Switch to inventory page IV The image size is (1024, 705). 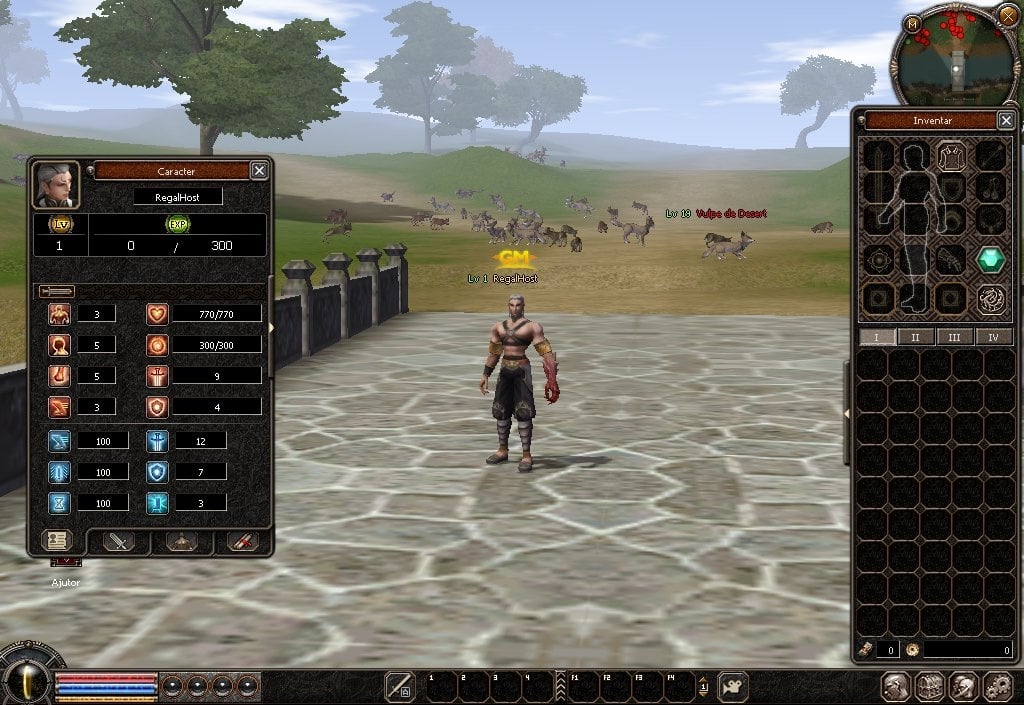click(x=993, y=337)
